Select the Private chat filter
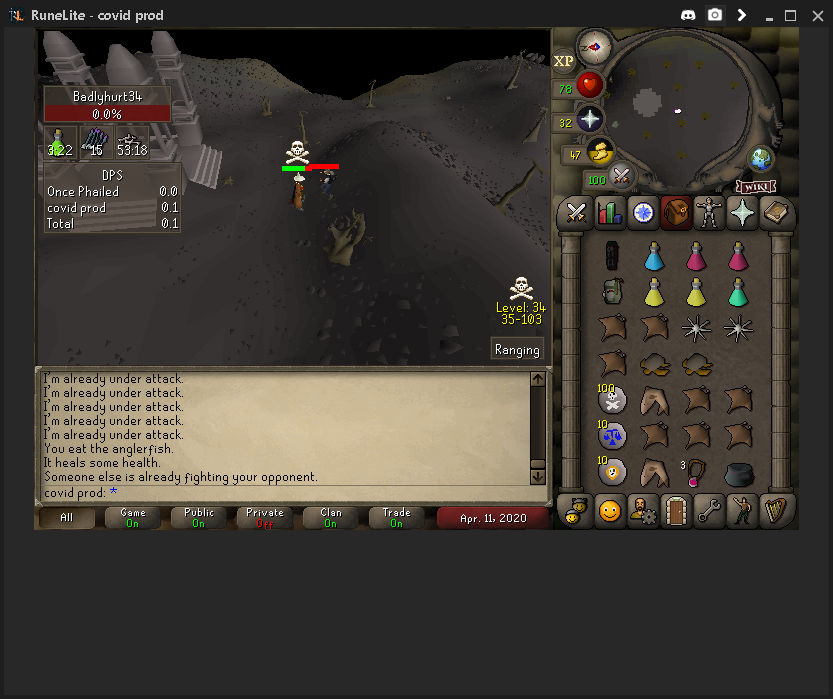 click(265, 517)
